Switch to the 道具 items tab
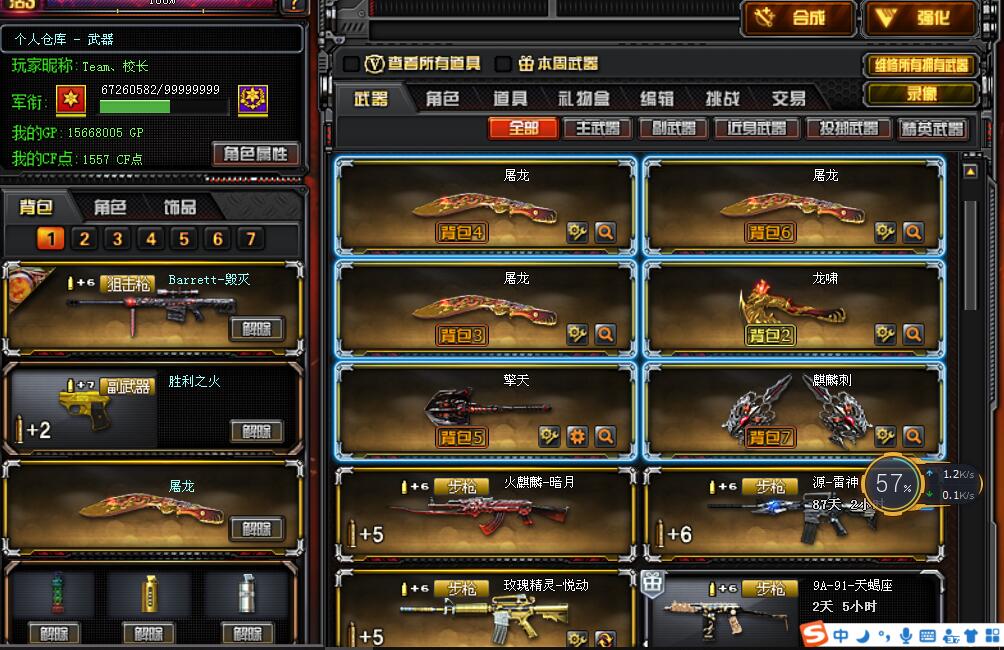The image size is (1004, 650). (x=510, y=99)
